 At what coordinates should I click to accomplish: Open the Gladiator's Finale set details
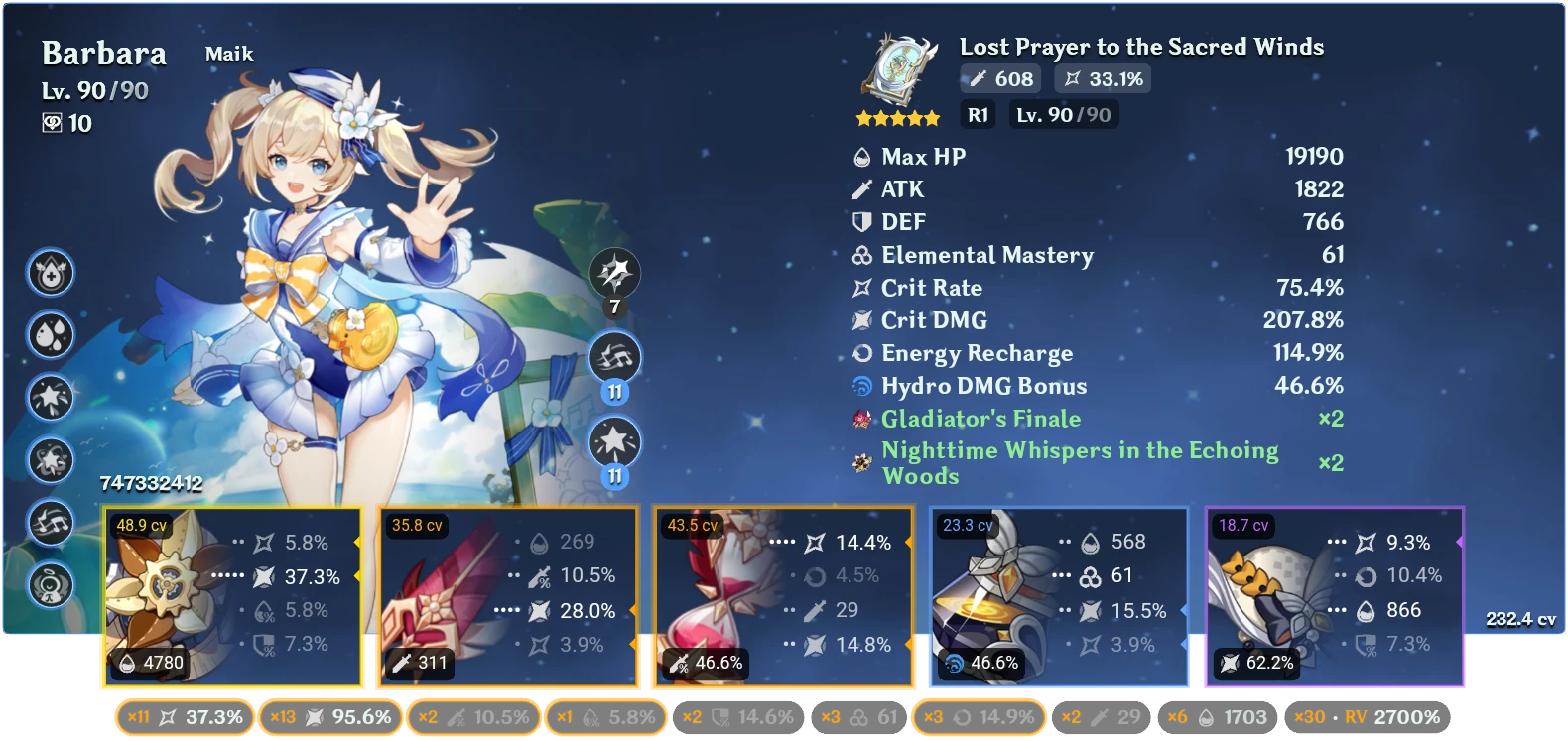tap(981, 419)
